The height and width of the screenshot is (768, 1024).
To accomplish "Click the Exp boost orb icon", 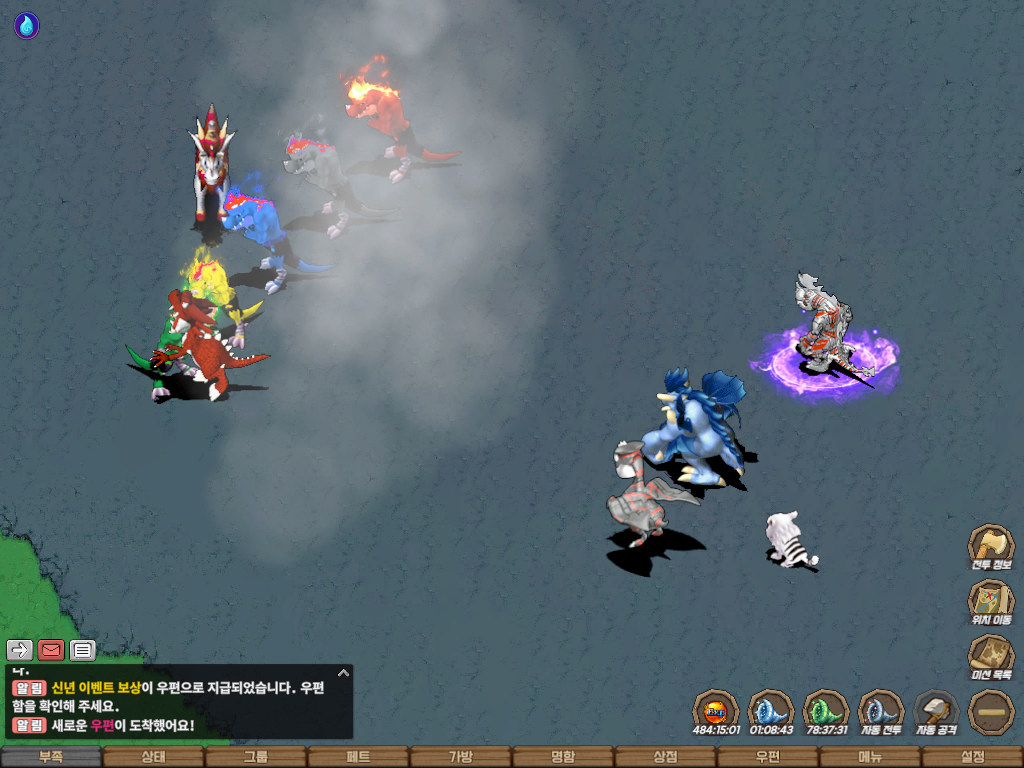I will pos(716,711).
